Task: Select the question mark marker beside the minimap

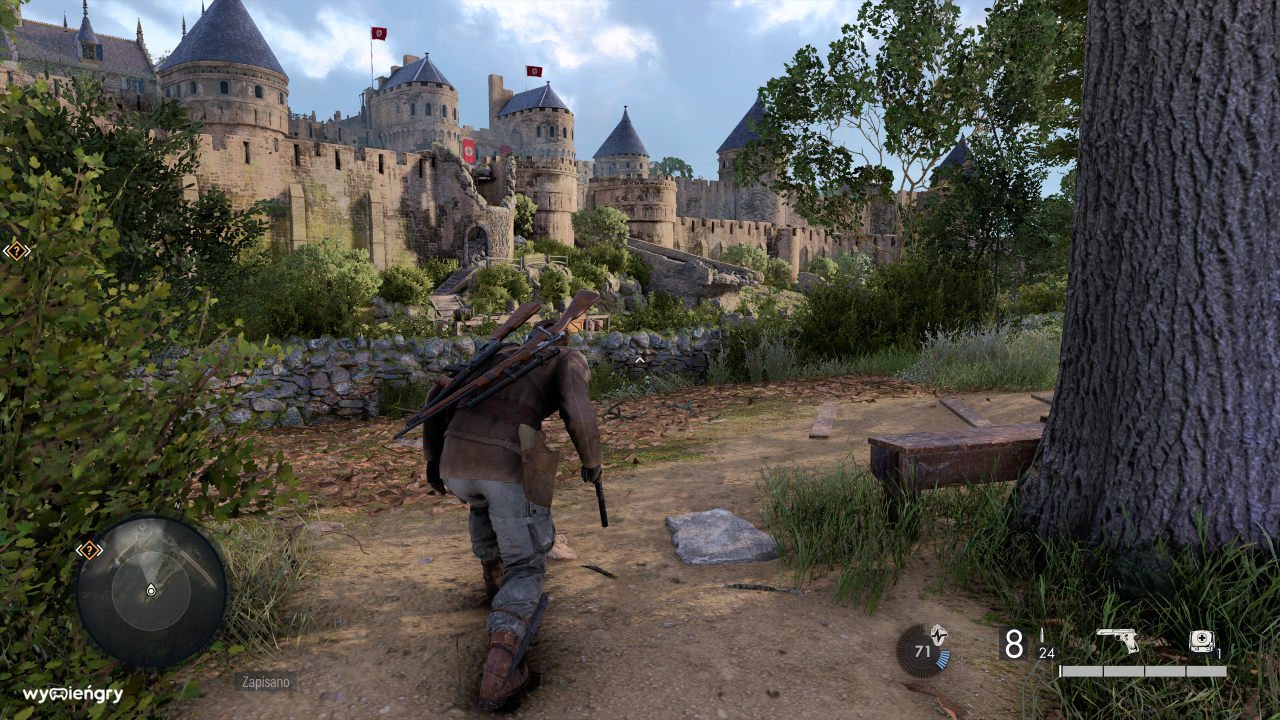Action: pos(89,549)
